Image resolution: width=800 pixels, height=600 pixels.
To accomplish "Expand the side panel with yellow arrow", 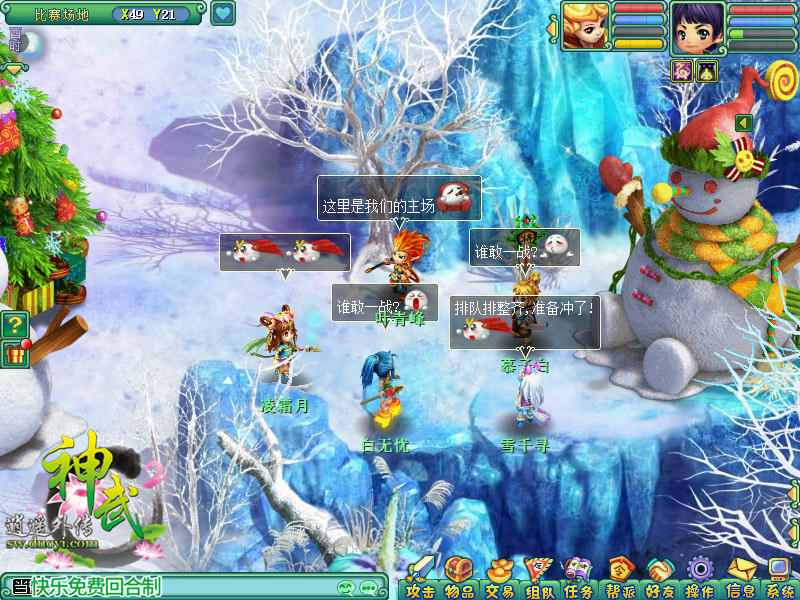I will pyautogui.click(x=744, y=122).
